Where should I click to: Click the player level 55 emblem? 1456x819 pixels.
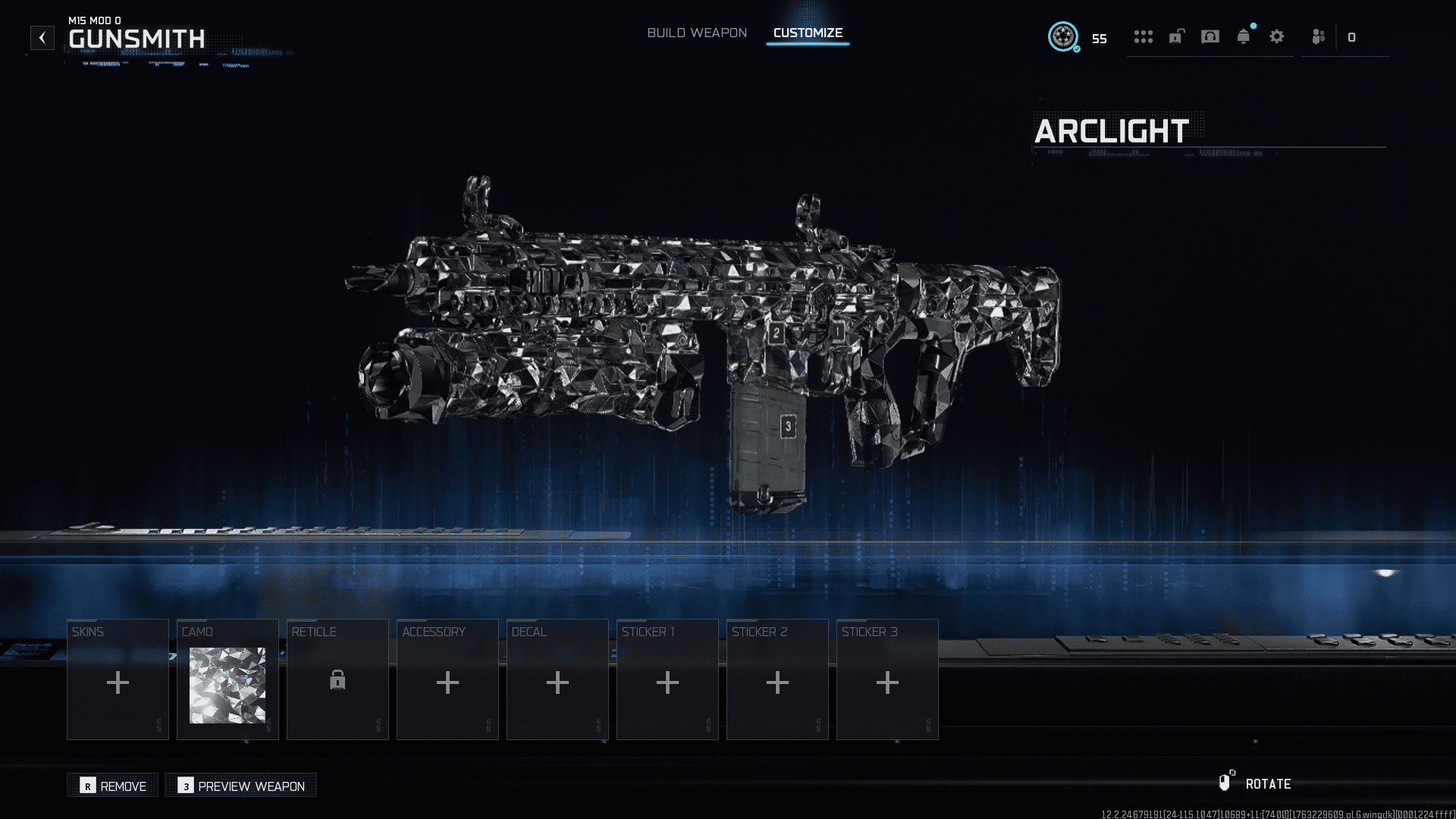pyautogui.click(x=1065, y=36)
